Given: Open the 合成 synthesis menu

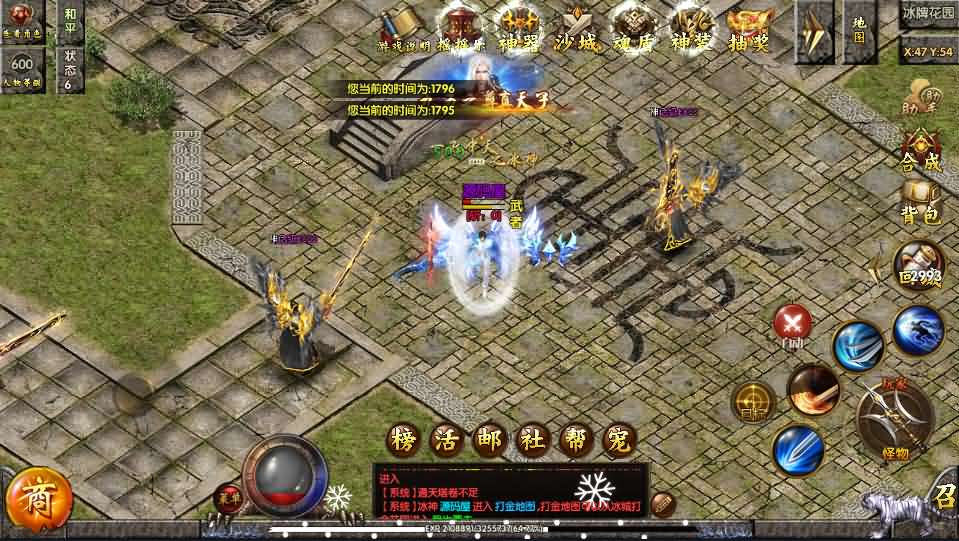Looking at the screenshot, I should [x=920, y=152].
